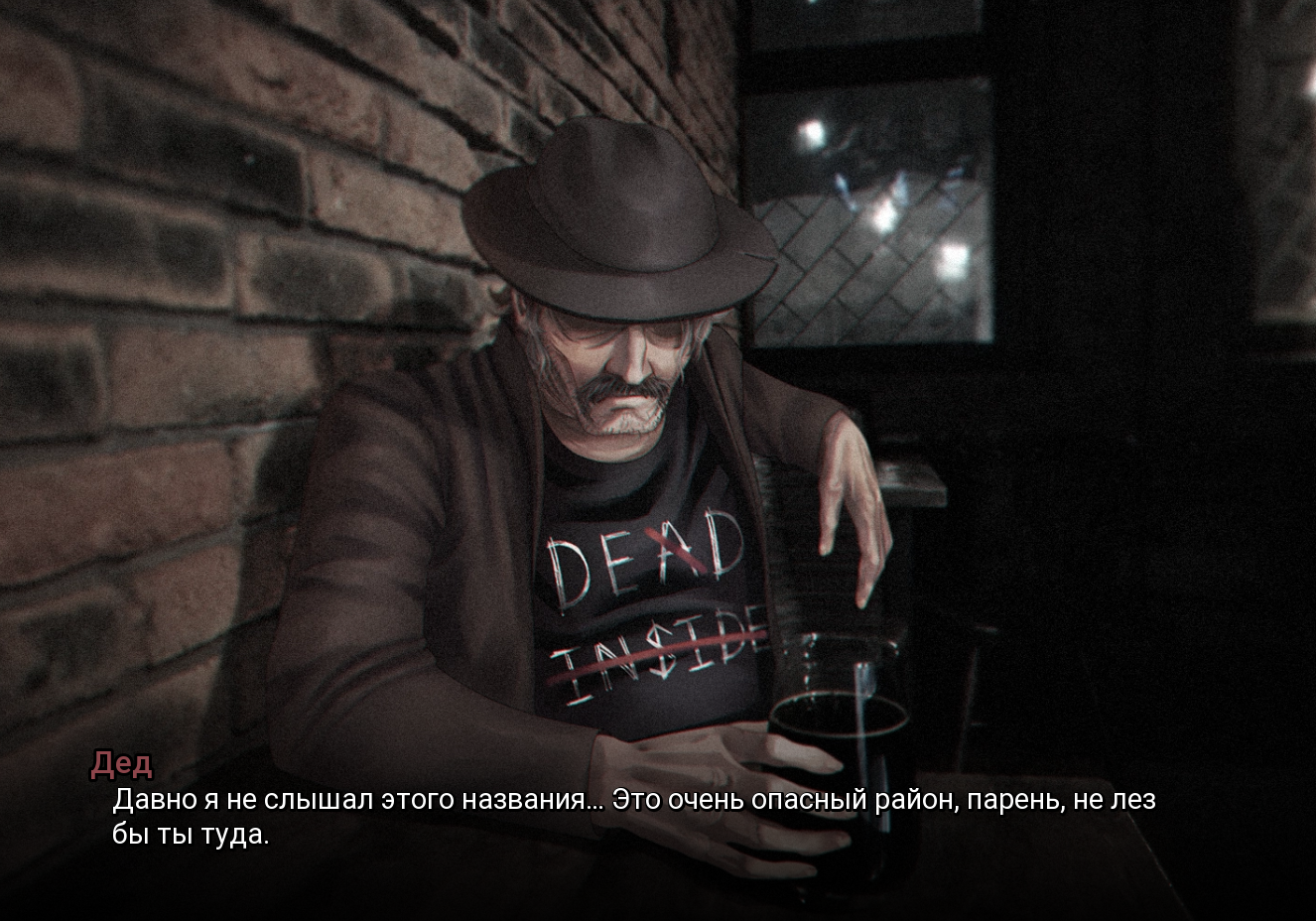Click the Дед dialogue text to continue
The image size is (1316, 921).
(x=633, y=816)
